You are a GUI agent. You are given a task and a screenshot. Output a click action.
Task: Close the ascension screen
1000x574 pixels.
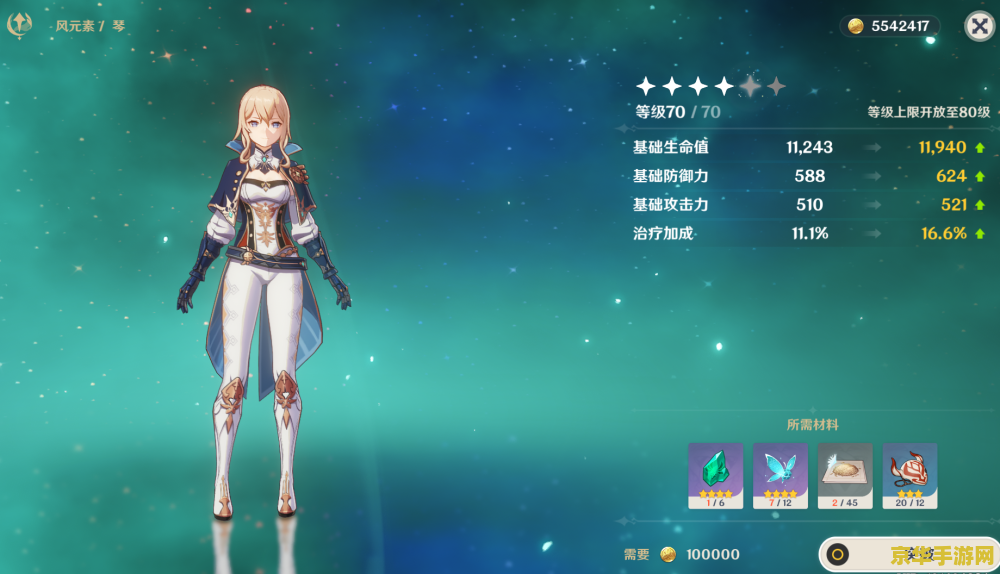pyautogui.click(x=979, y=26)
